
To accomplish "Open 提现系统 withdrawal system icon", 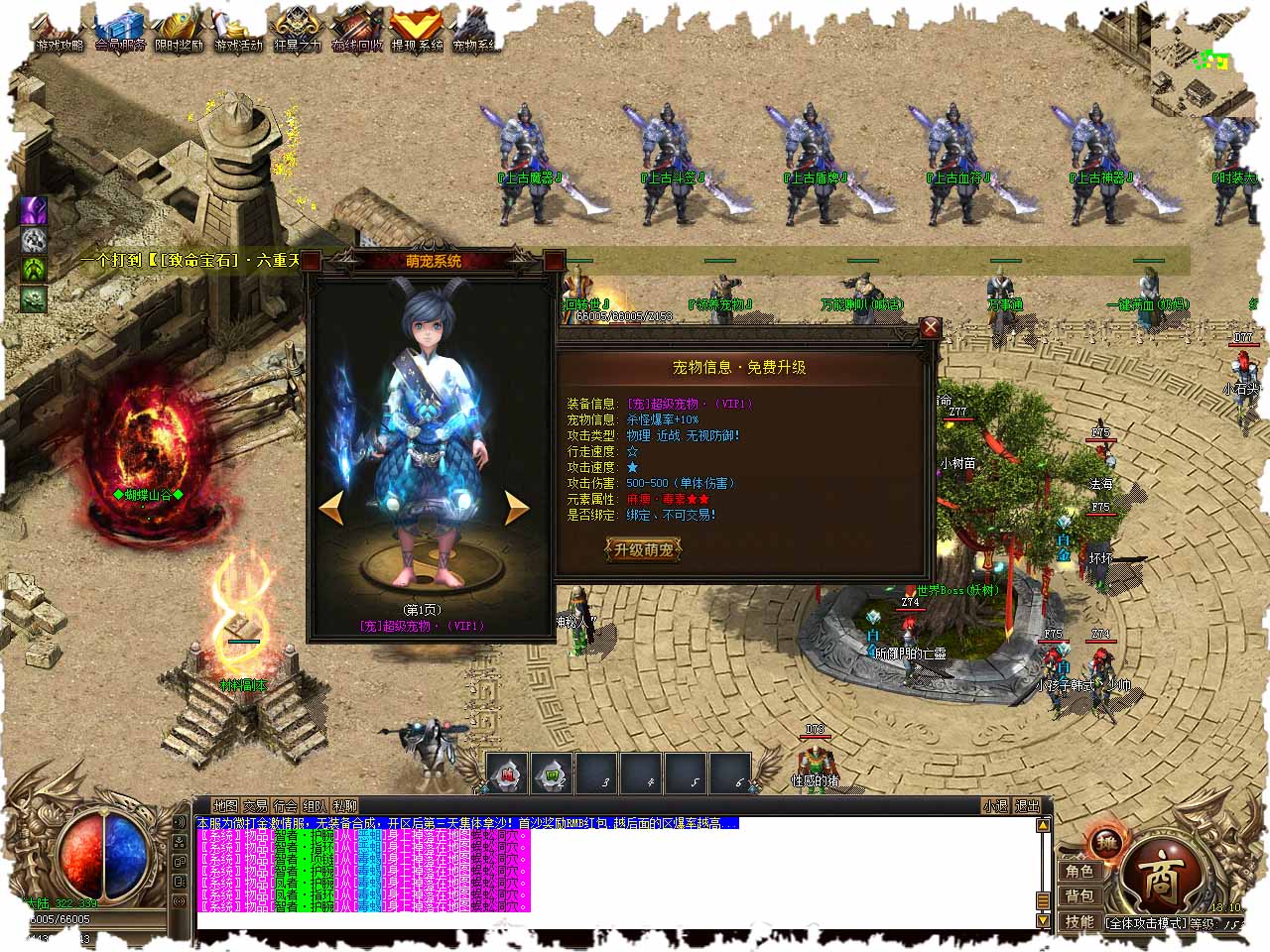I will [x=417, y=32].
